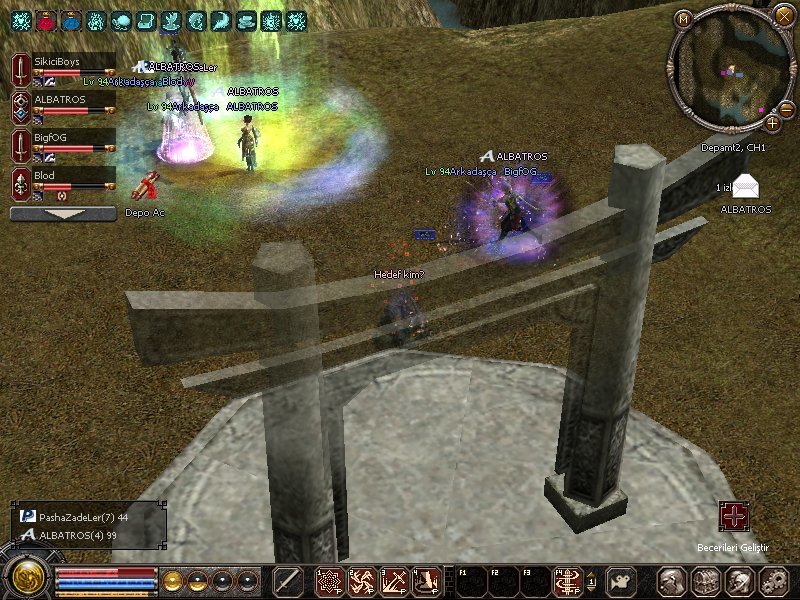This screenshot has width=800, height=600.
Task: Open the full map with the M button
Action: coord(684,18)
